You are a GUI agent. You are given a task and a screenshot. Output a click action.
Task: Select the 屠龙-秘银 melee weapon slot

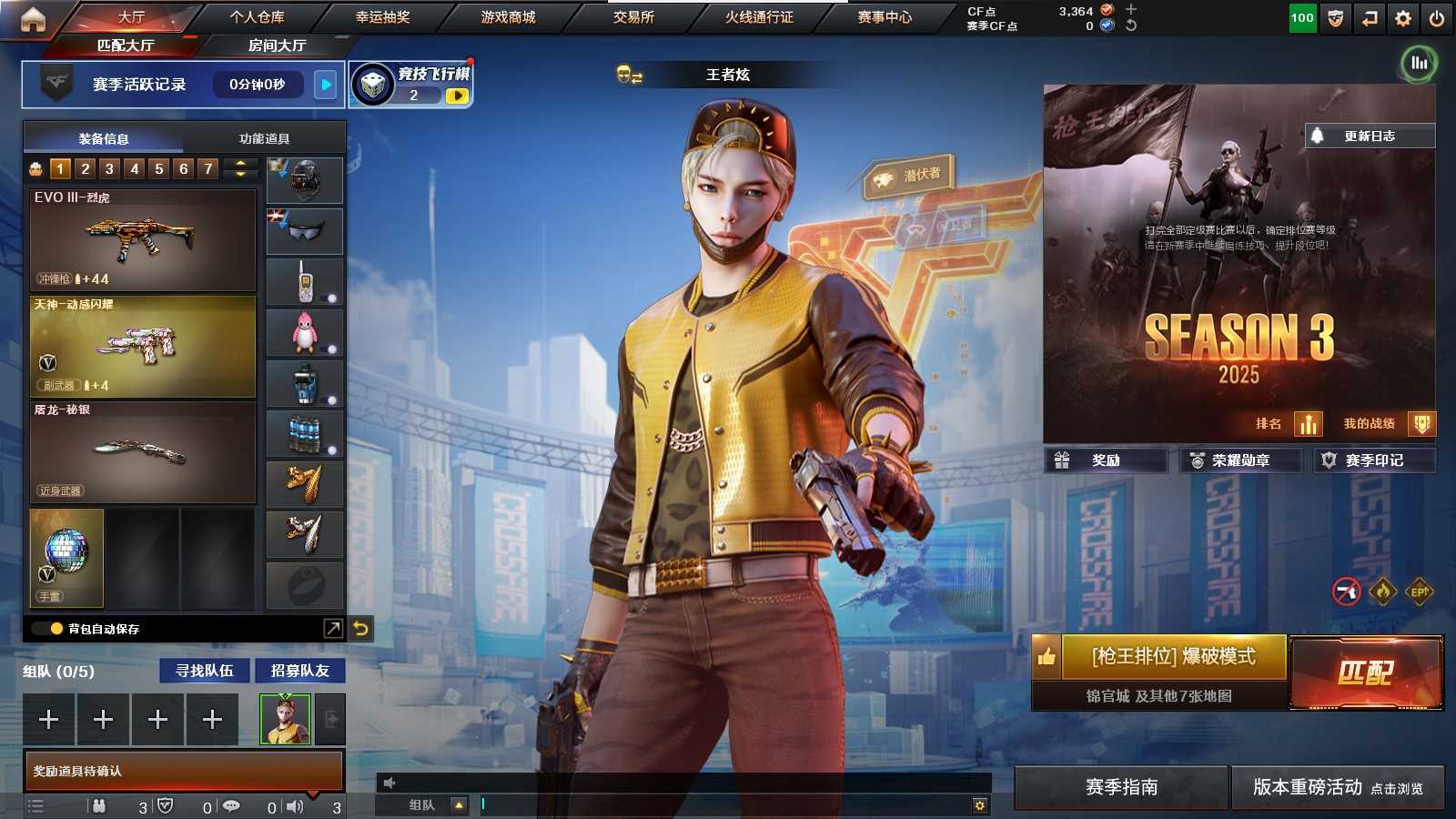pos(143,452)
